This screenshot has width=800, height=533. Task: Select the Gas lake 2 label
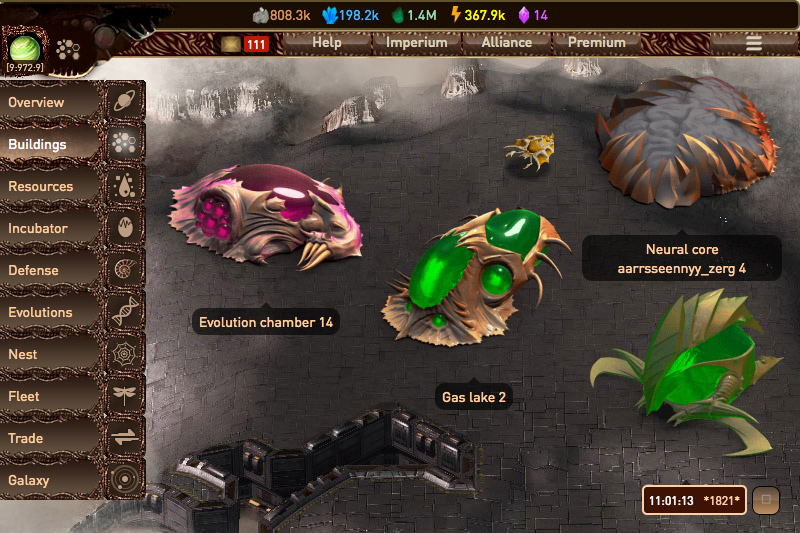pyautogui.click(x=474, y=397)
